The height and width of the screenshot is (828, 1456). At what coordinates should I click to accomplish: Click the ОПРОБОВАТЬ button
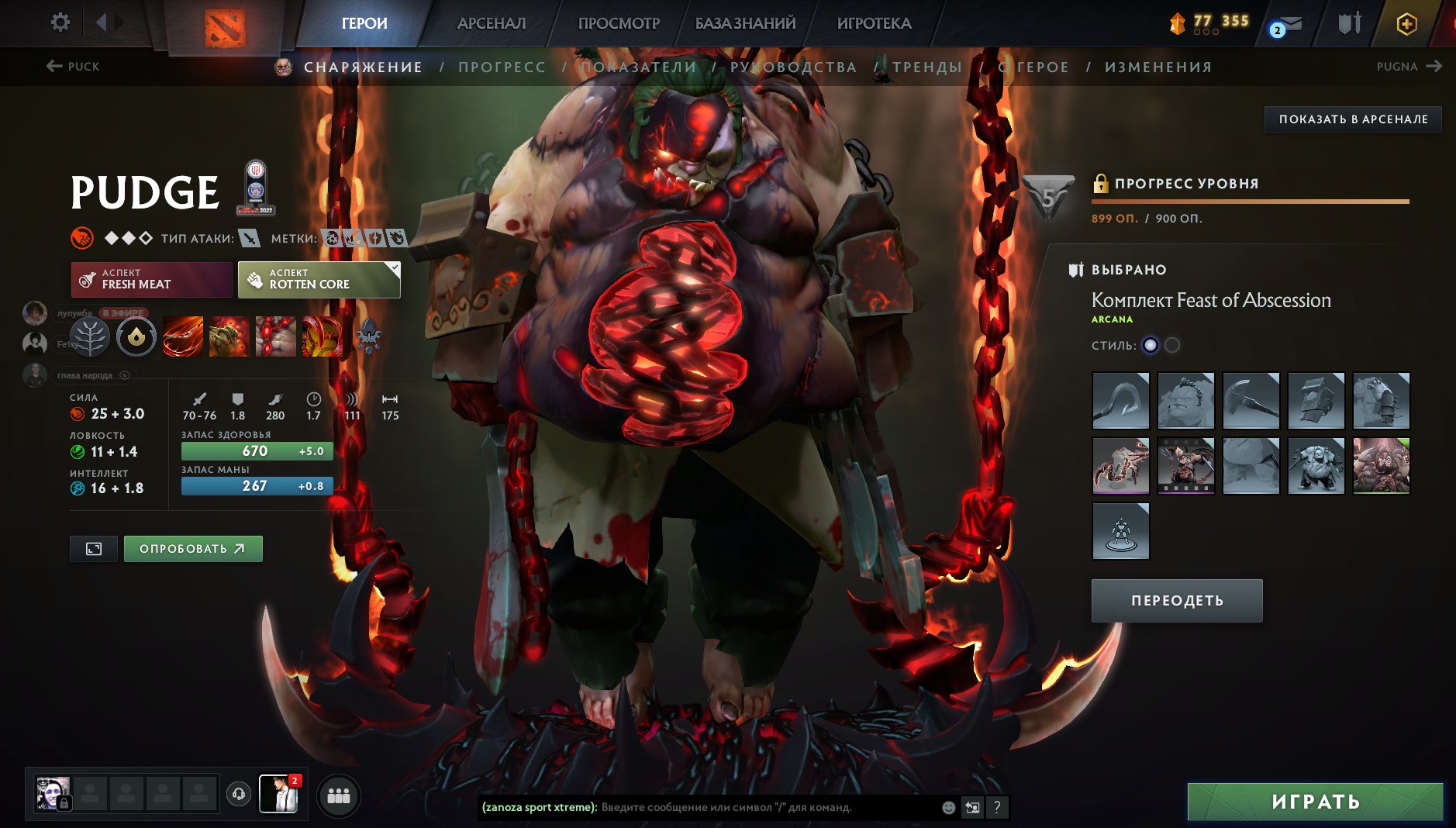(192, 548)
